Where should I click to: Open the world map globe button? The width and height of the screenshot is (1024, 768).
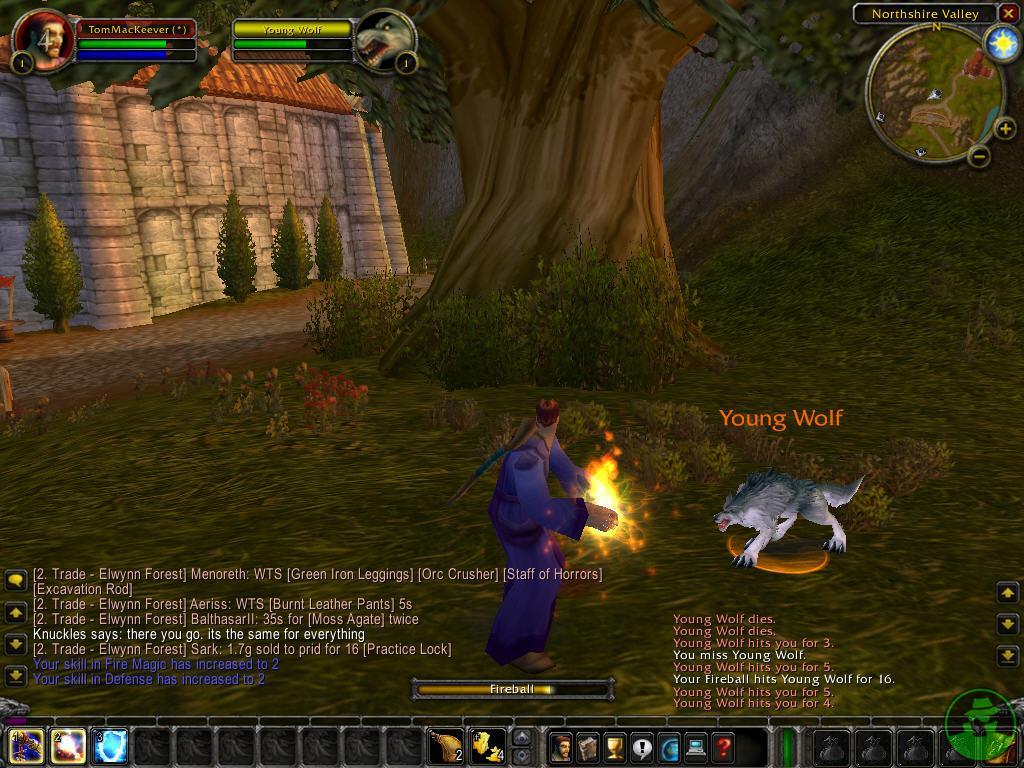click(669, 747)
